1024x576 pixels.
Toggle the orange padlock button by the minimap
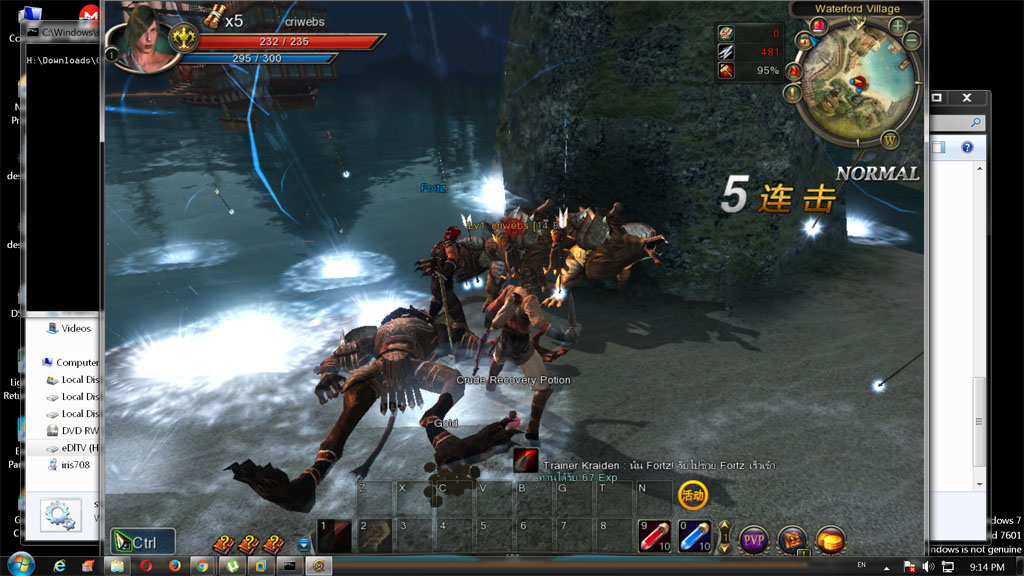(x=804, y=41)
